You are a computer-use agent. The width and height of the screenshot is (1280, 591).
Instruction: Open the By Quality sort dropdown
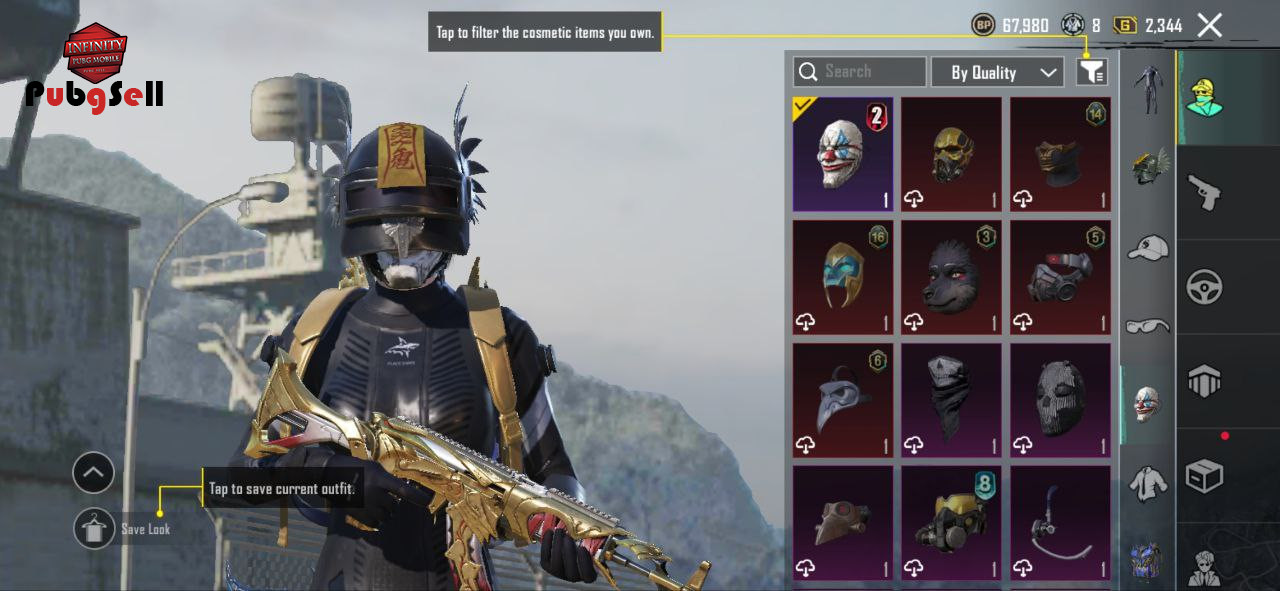point(997,72)
